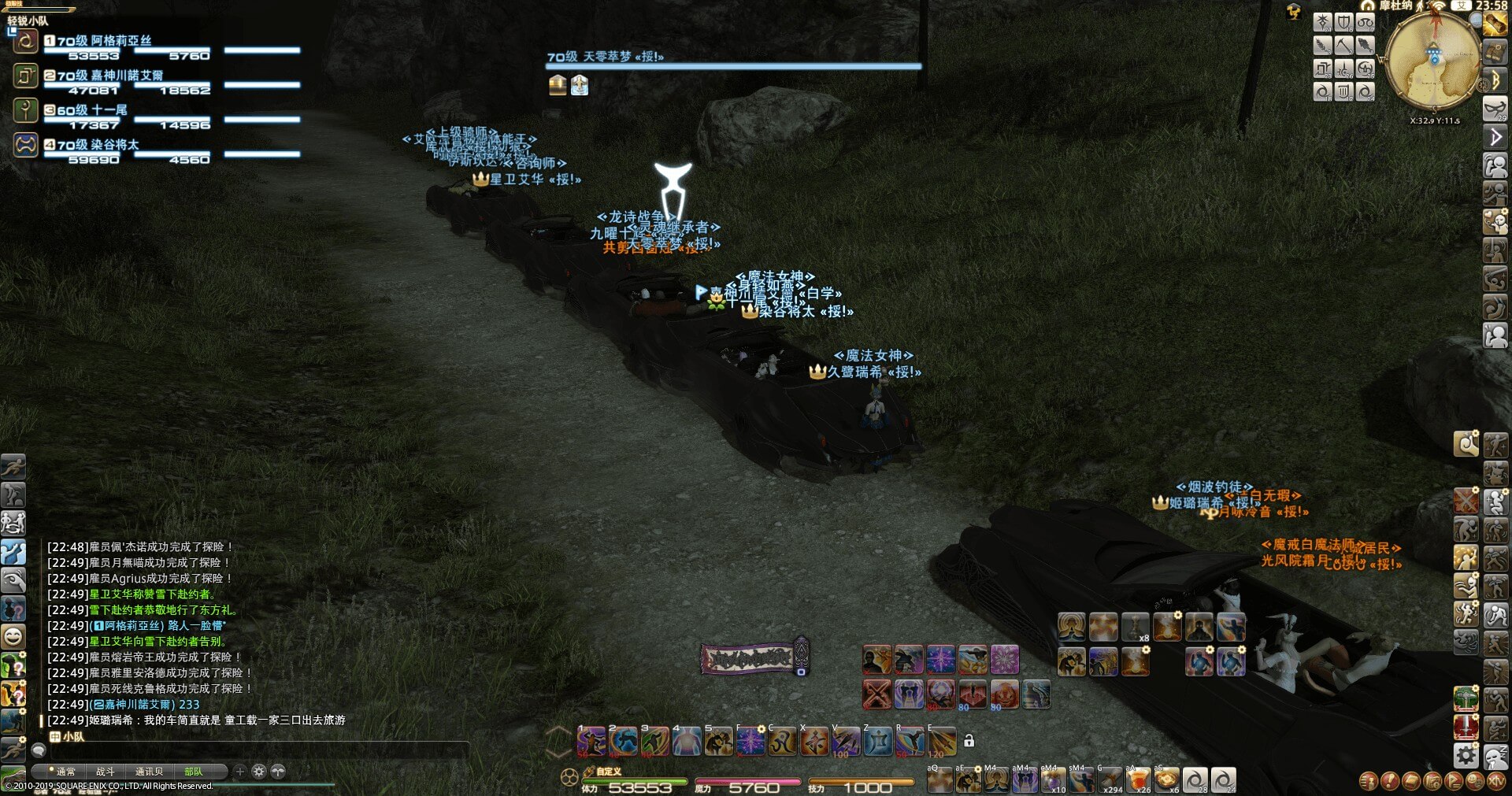This screenshot has height=796, width=1512.
Task: Activate the hotbar ability bound to Z
Action: [877, 742]
